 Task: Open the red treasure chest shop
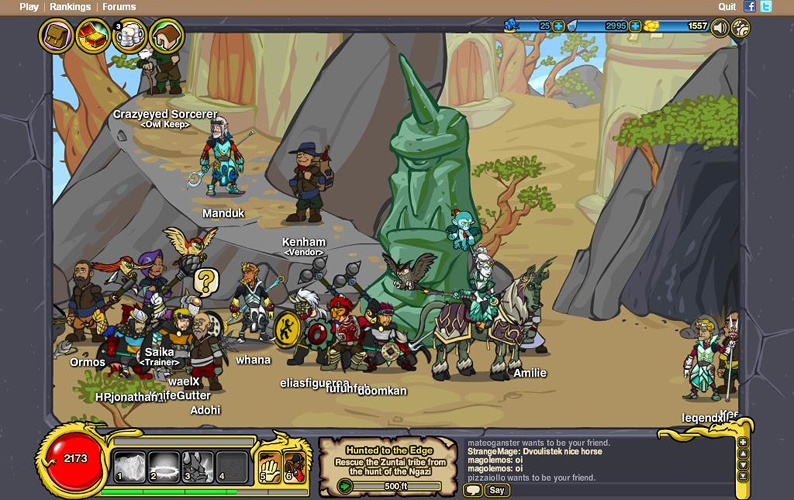[x=93, y=36]
